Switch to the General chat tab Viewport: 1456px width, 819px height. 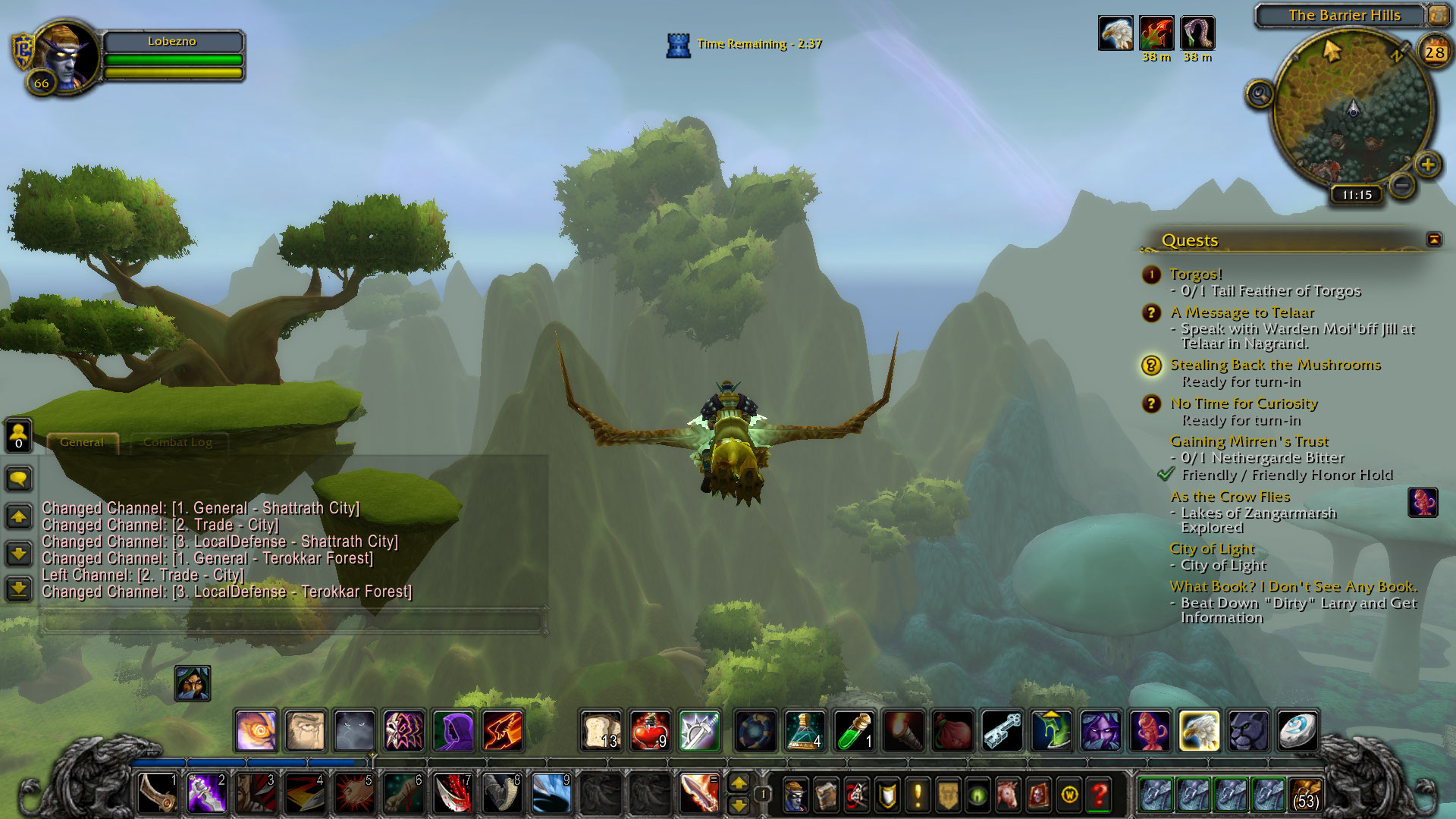coord(82,442)
